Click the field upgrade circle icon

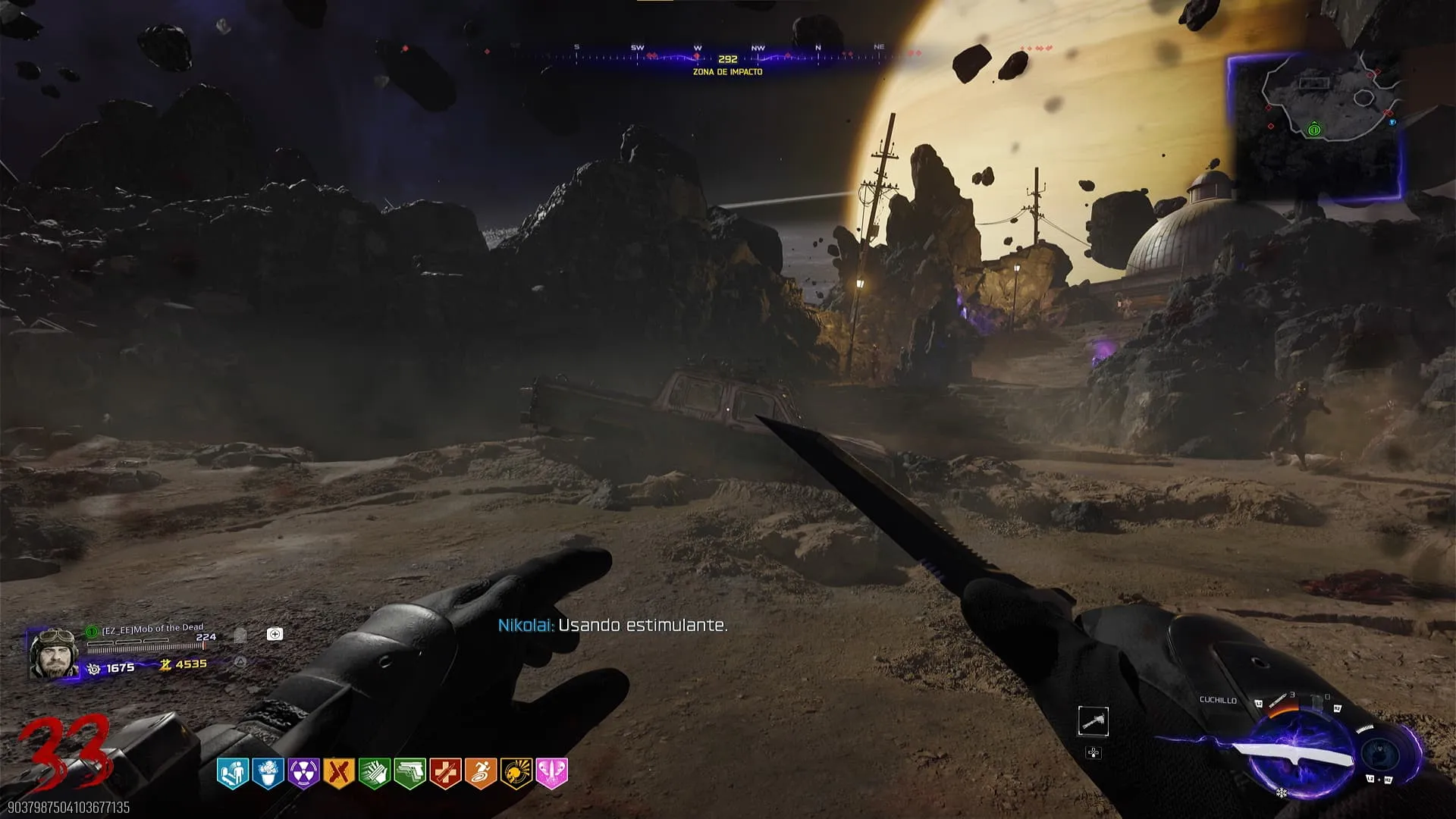[1380, 755]
